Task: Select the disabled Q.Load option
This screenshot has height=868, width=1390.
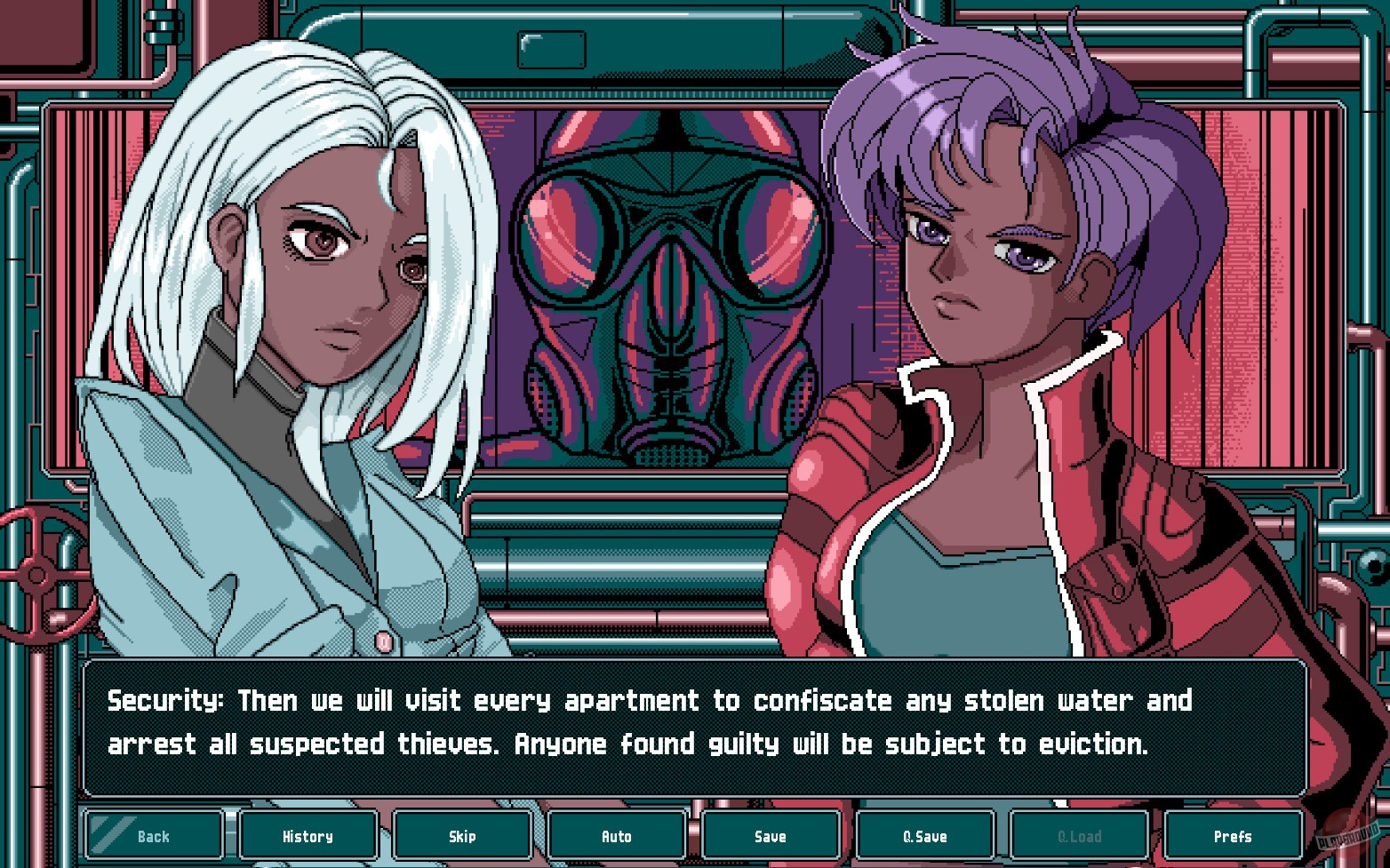Action: coord(1079,835)
